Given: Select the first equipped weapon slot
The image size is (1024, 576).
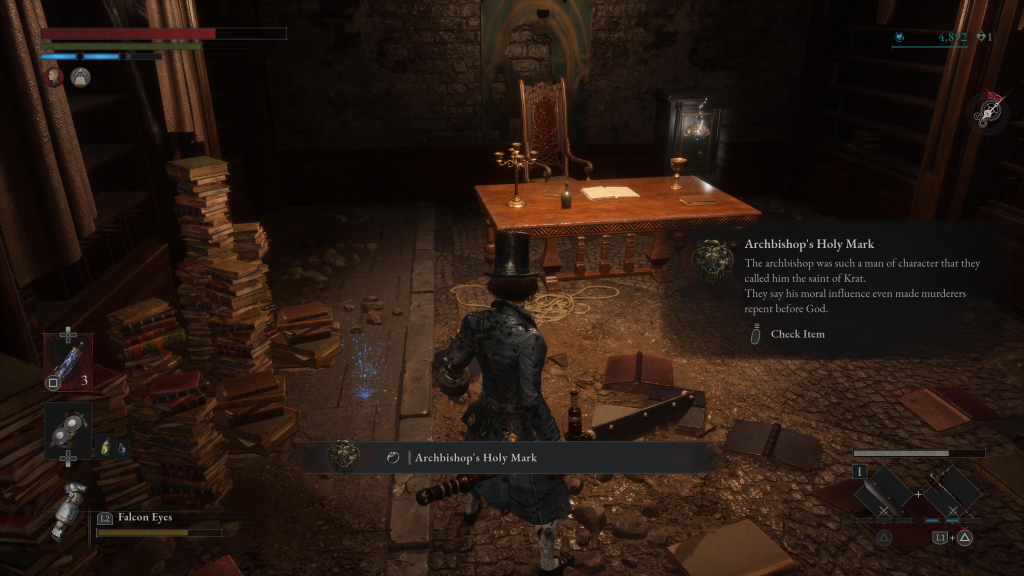Looking at the screenshot, I should pos(883,492).
